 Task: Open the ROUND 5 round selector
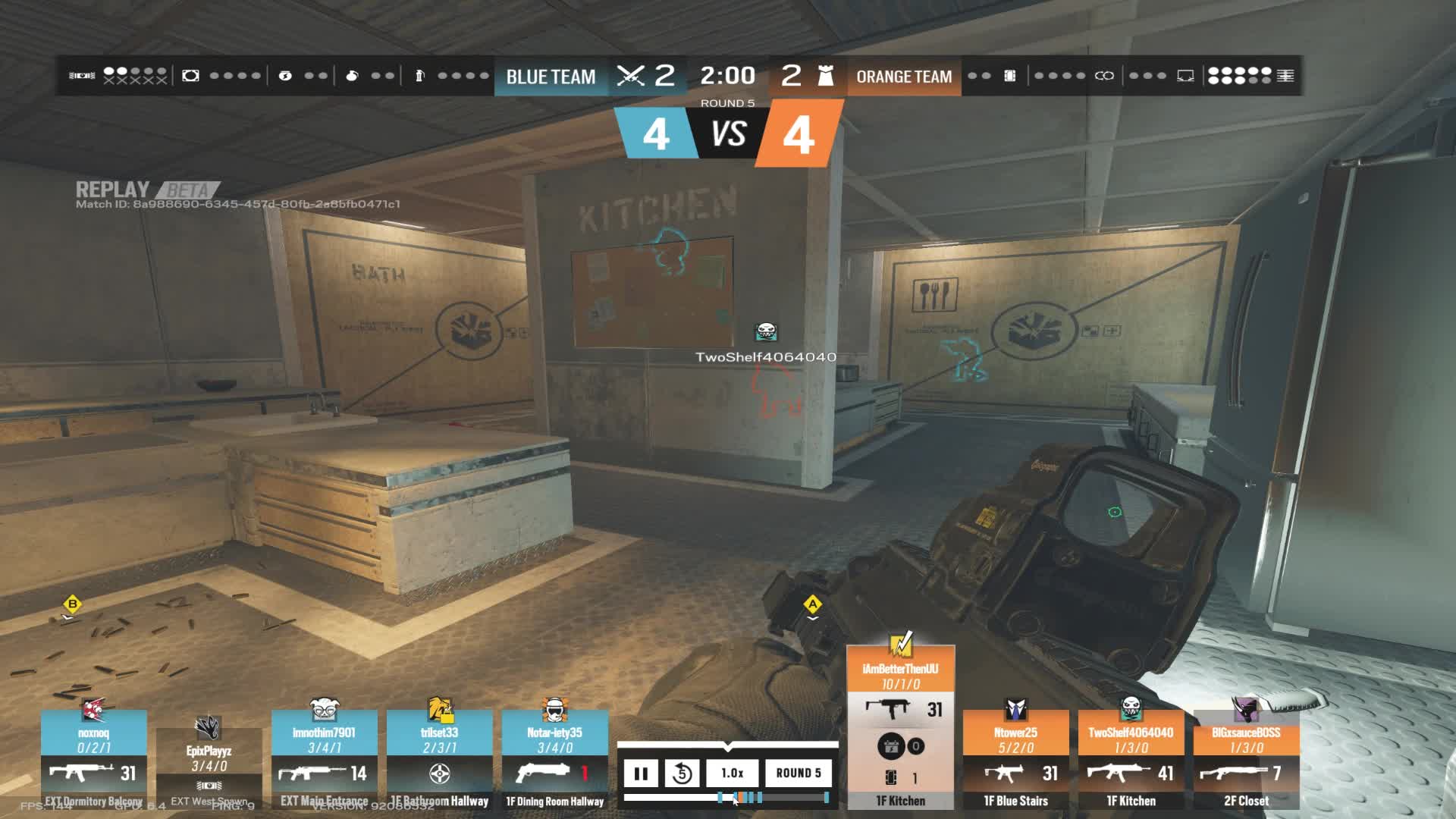tap(799, 774)
